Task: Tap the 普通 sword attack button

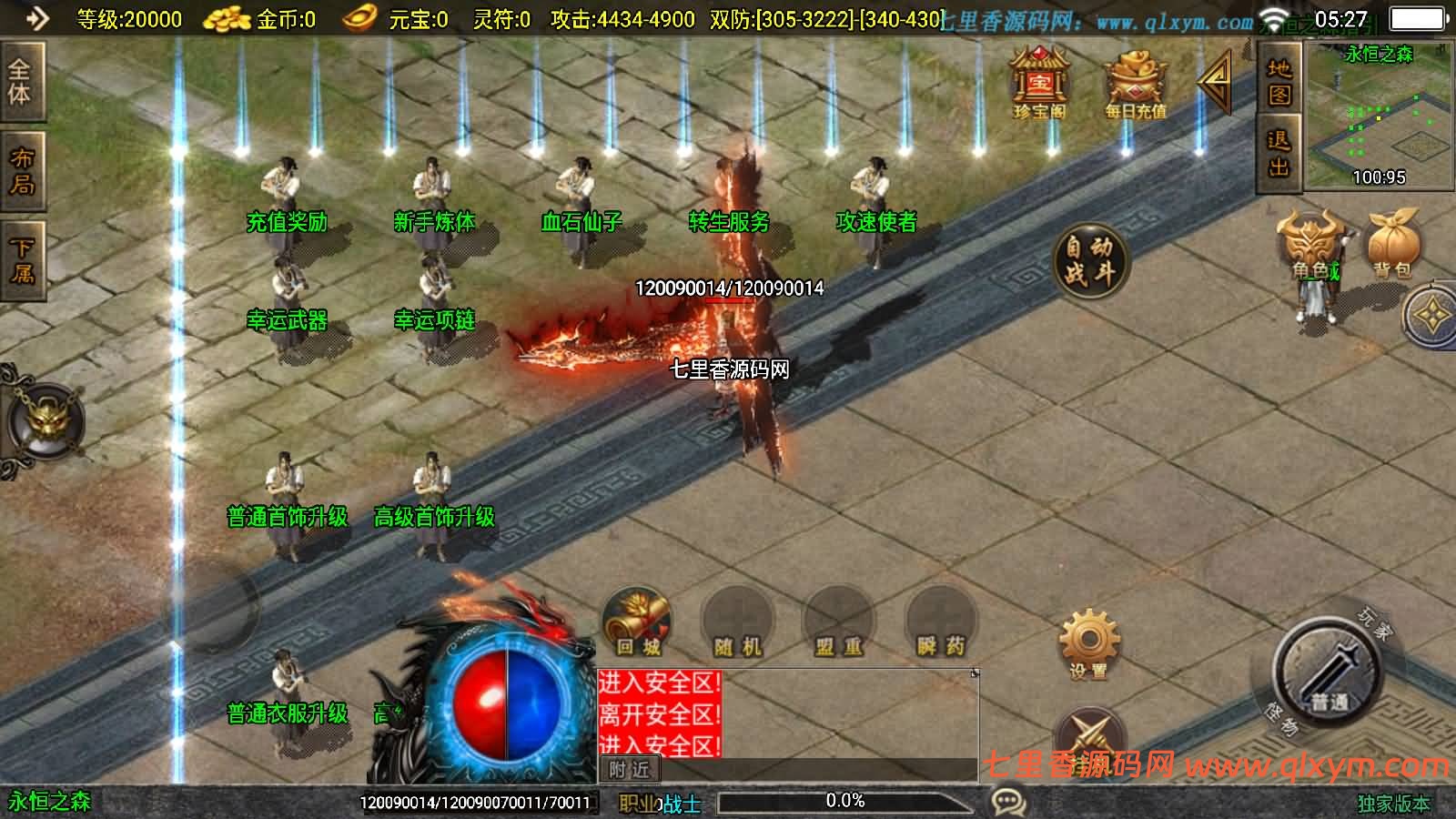Action: (x=1328, y=674)
